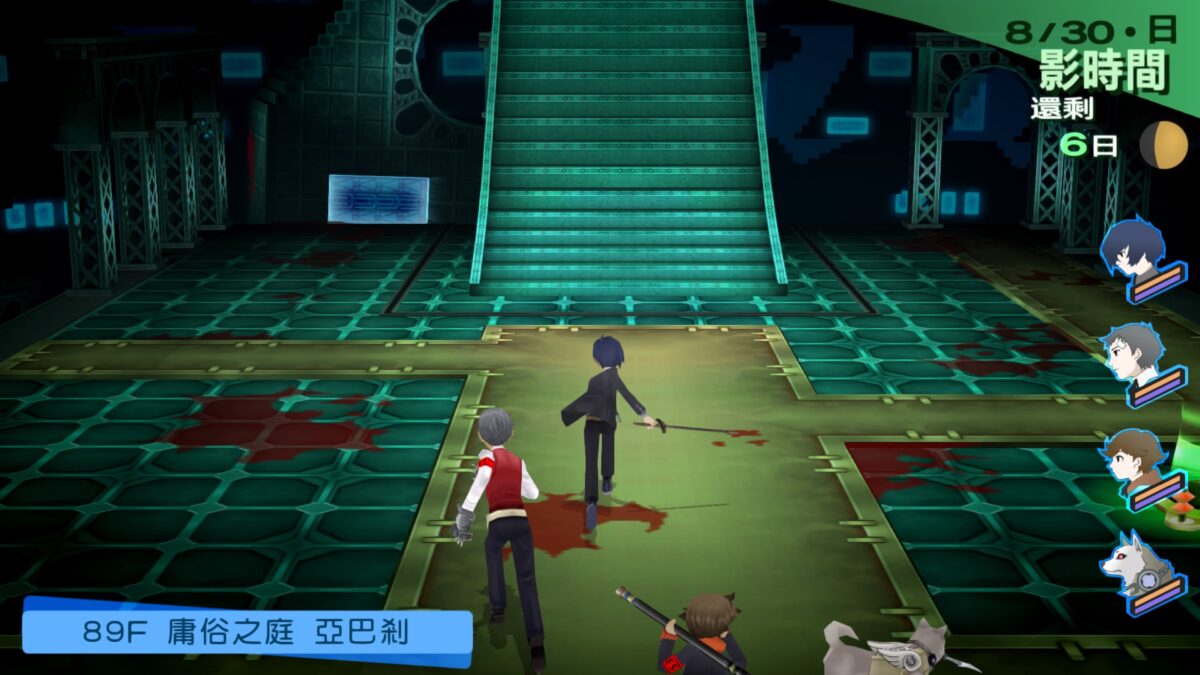Select the blue-haired protagonist party portrait

[x=1135, y=250]
